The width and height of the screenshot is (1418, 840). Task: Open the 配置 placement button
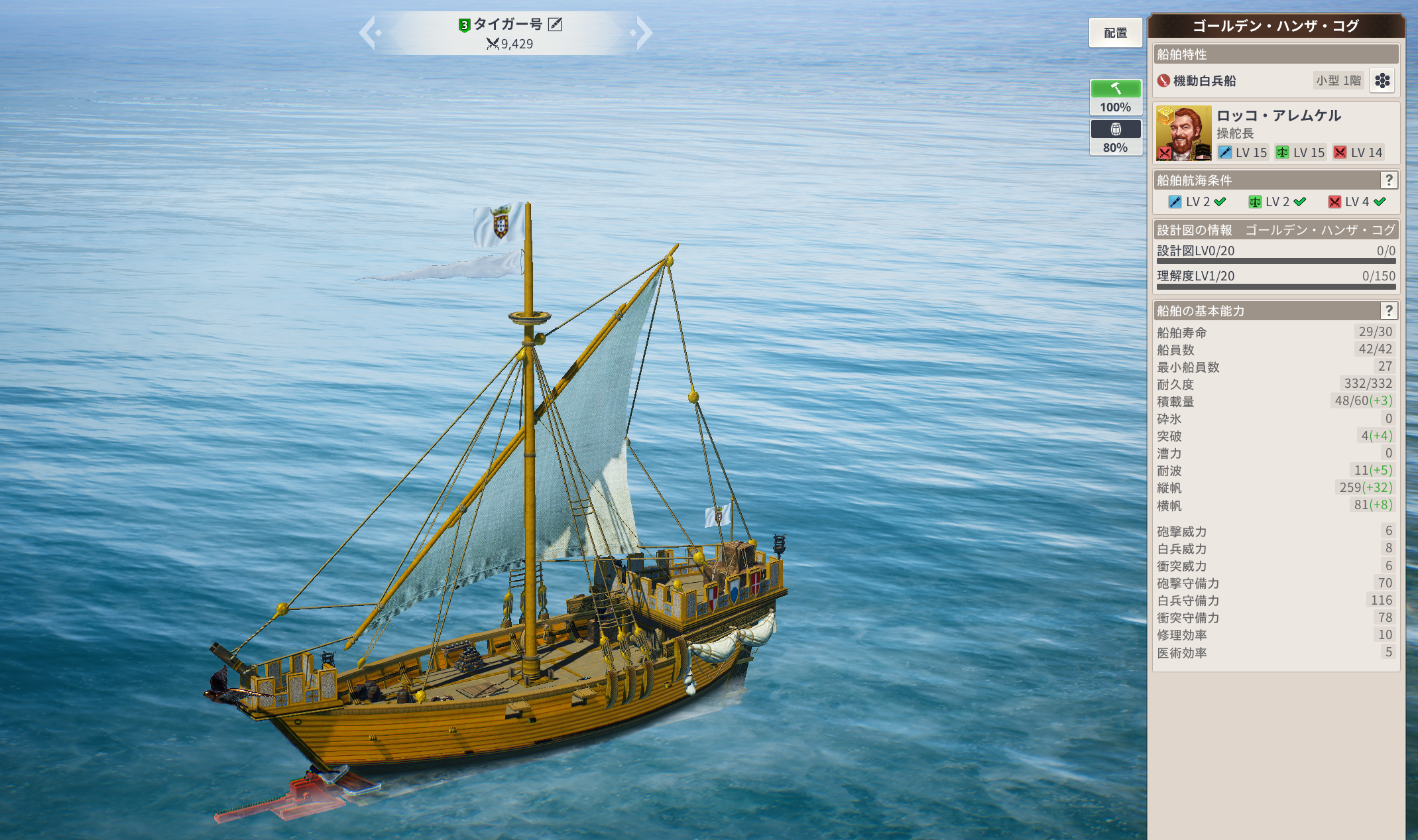1115,32
